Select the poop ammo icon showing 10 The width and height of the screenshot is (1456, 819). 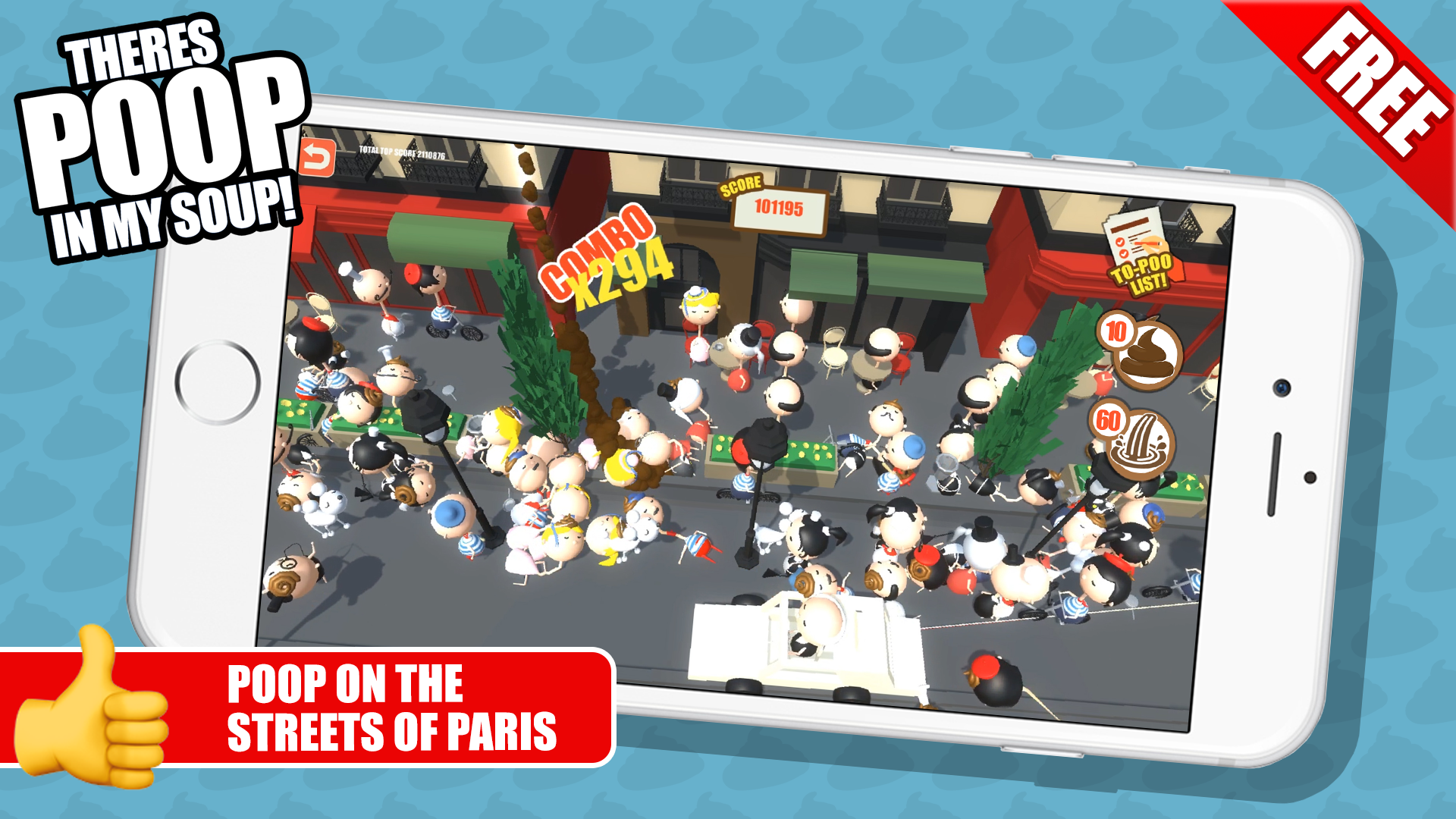click(1147, 353)
